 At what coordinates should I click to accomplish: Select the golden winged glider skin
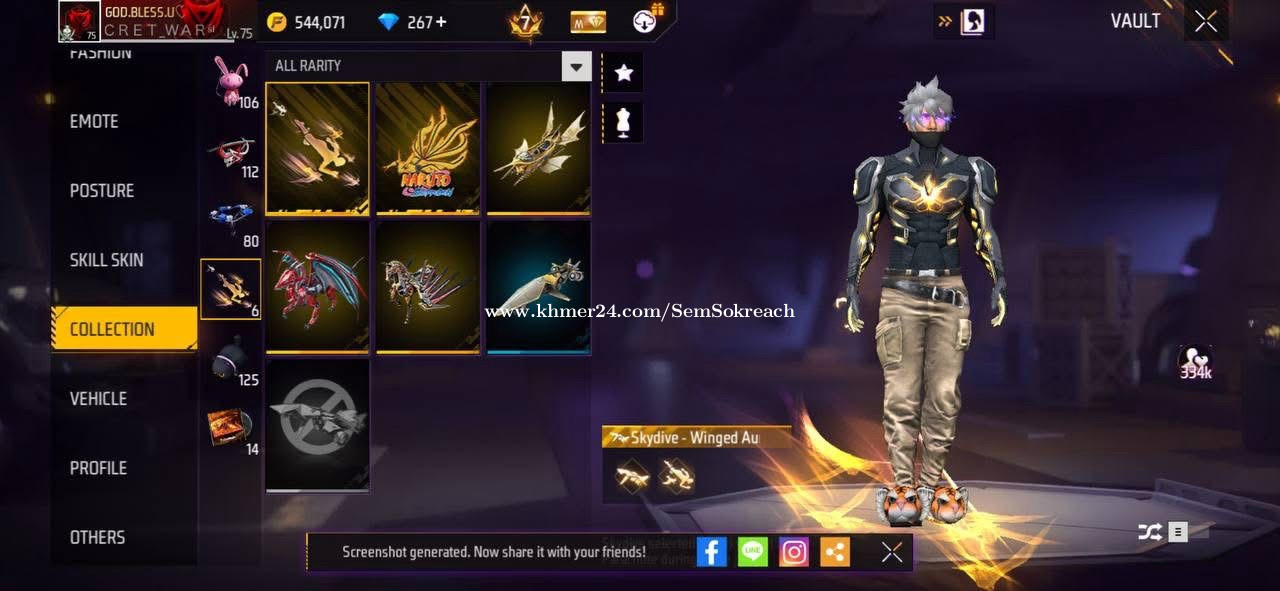click(x=538, y=149)
